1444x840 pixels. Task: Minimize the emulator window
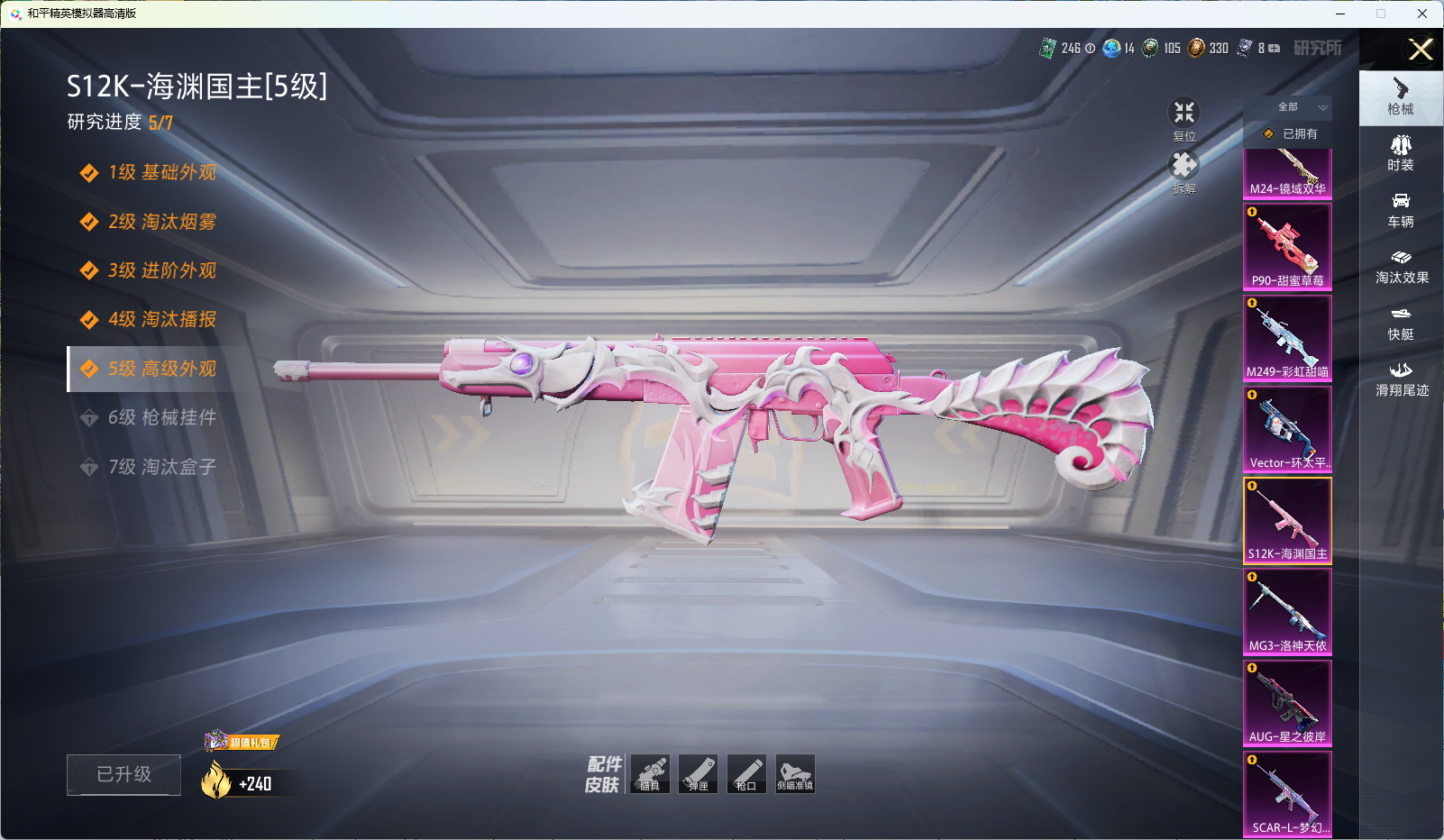1340,14
